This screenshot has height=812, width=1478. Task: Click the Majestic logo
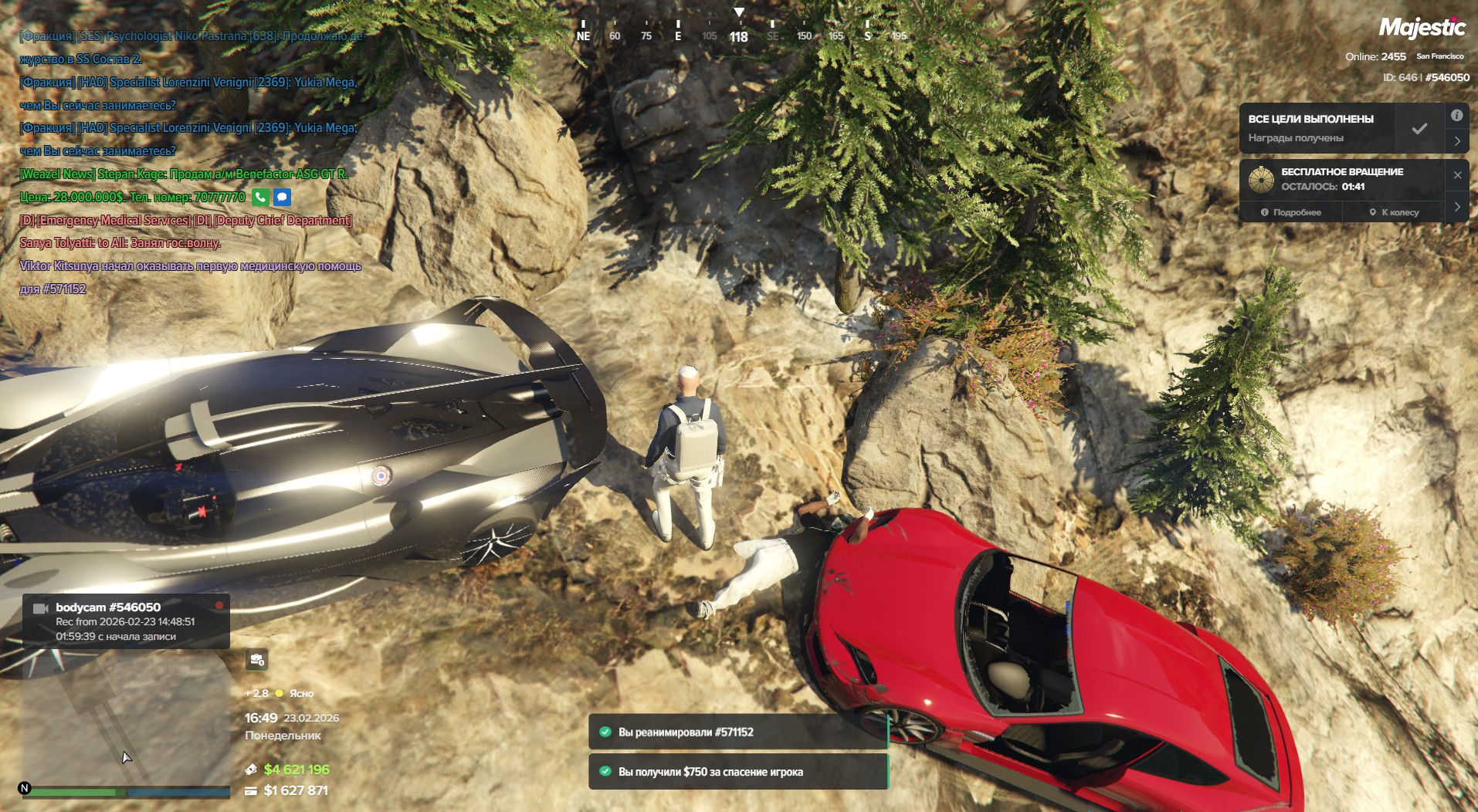point(1422,29)
